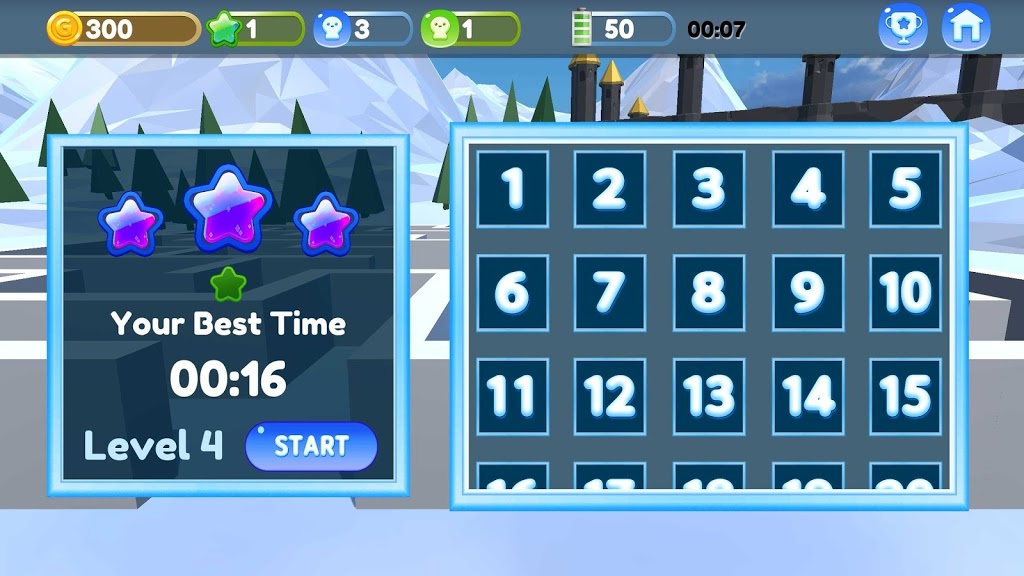
Task: Select level 15 tile
Action: click(905, 396)
